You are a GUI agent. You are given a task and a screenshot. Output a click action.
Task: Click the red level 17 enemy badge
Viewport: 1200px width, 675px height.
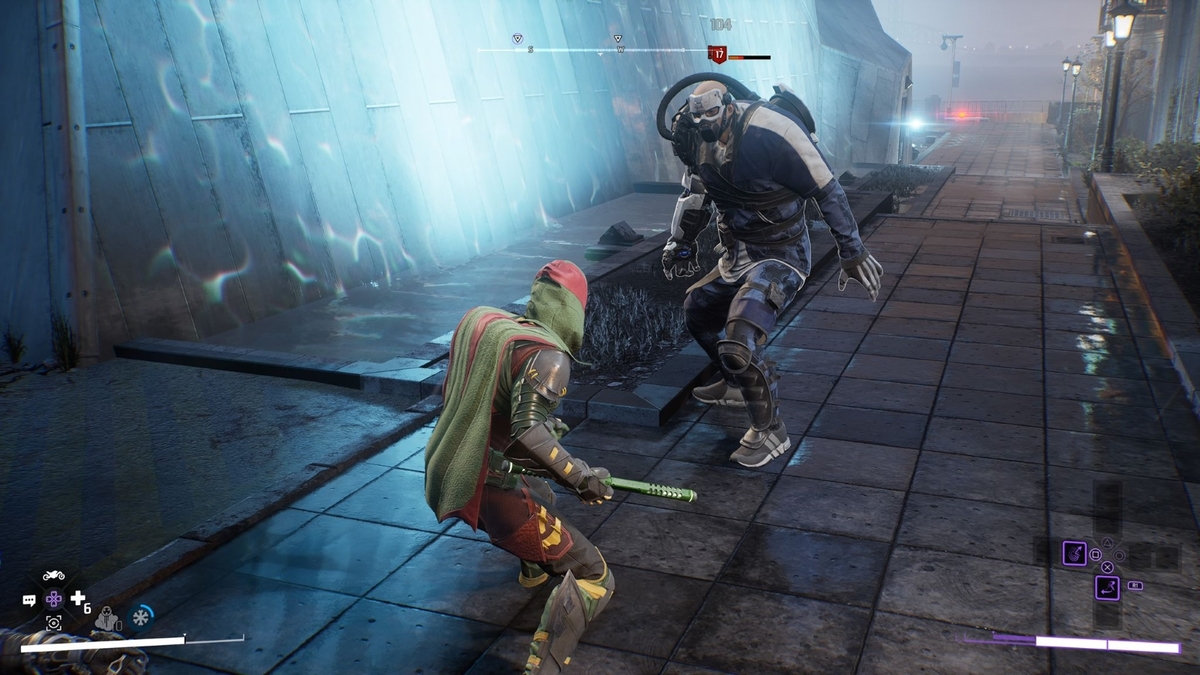point(717,54)
